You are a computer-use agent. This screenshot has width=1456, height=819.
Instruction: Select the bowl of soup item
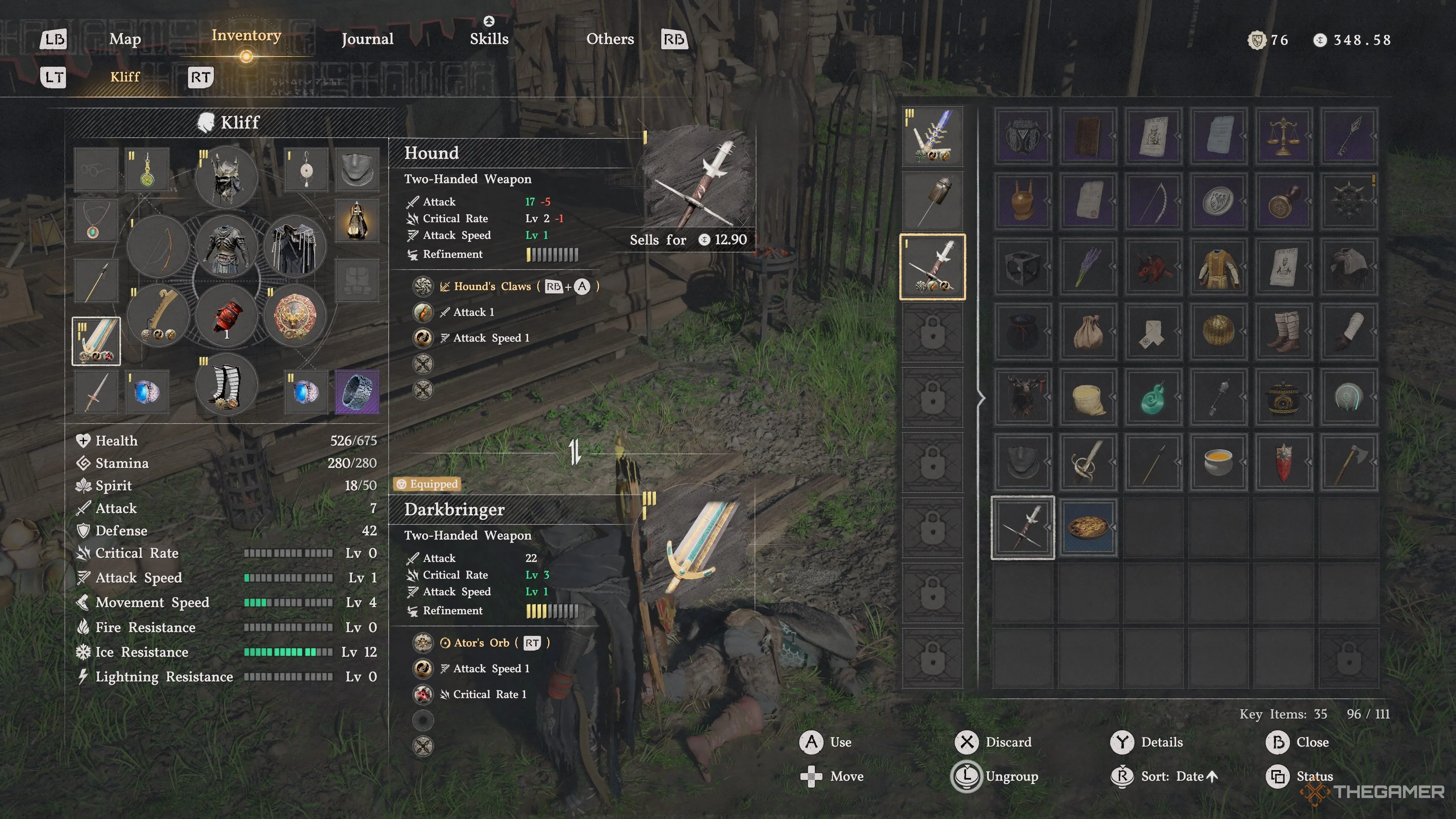tap(1218, 462)
